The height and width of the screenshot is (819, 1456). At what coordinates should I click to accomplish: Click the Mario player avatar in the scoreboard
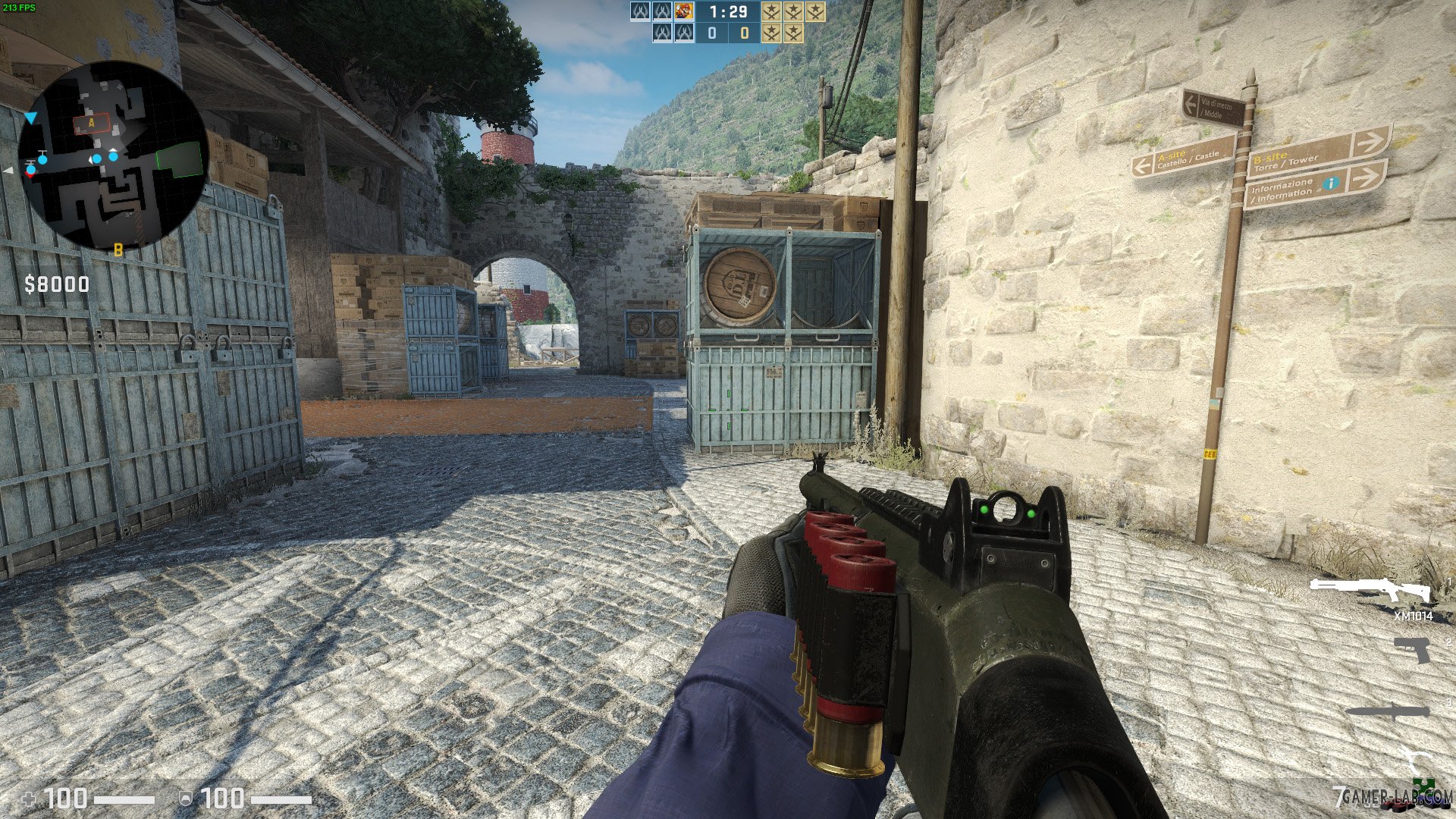point(684,12)
